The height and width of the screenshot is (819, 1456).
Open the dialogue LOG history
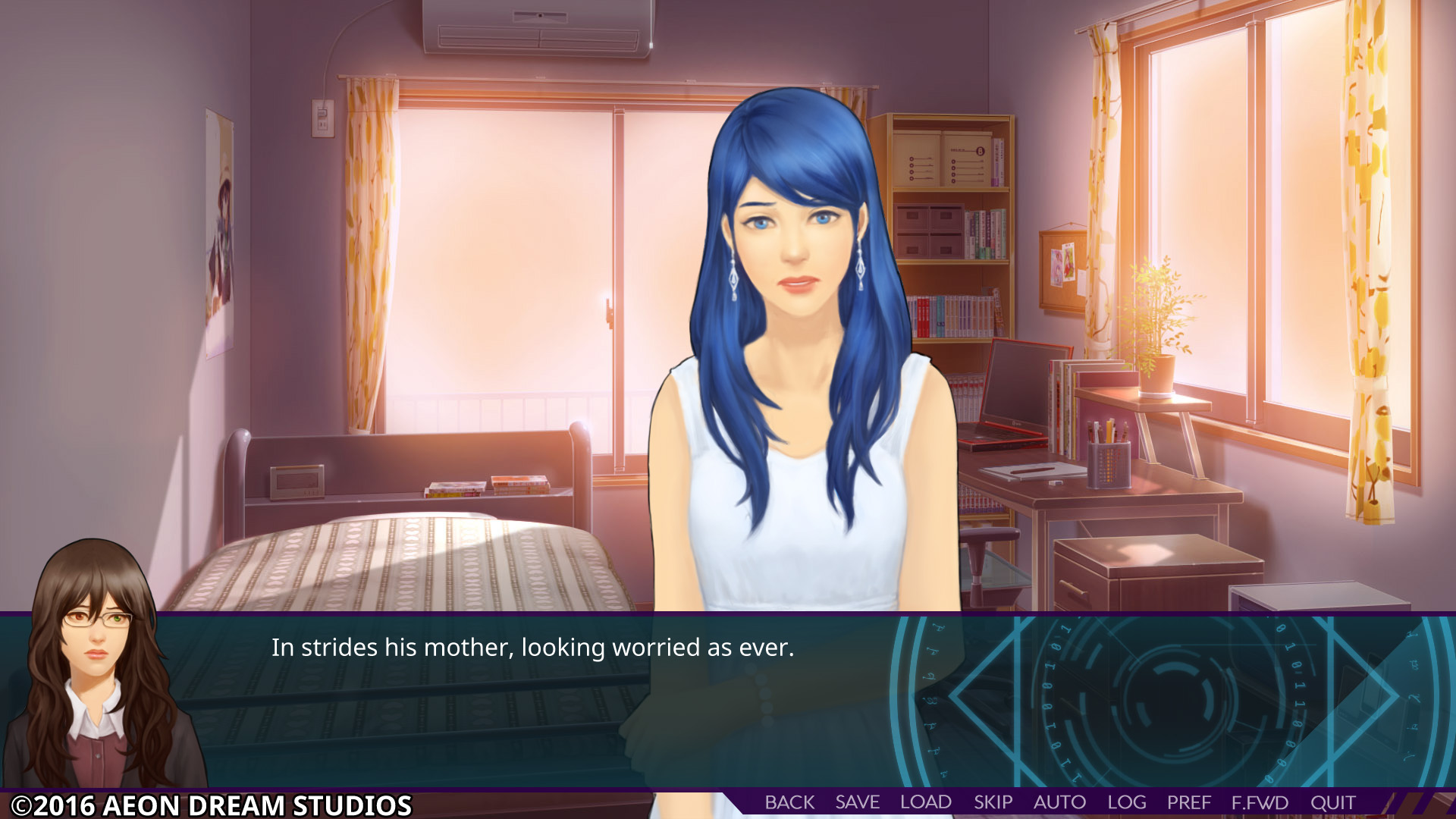tap(1127, 802)
